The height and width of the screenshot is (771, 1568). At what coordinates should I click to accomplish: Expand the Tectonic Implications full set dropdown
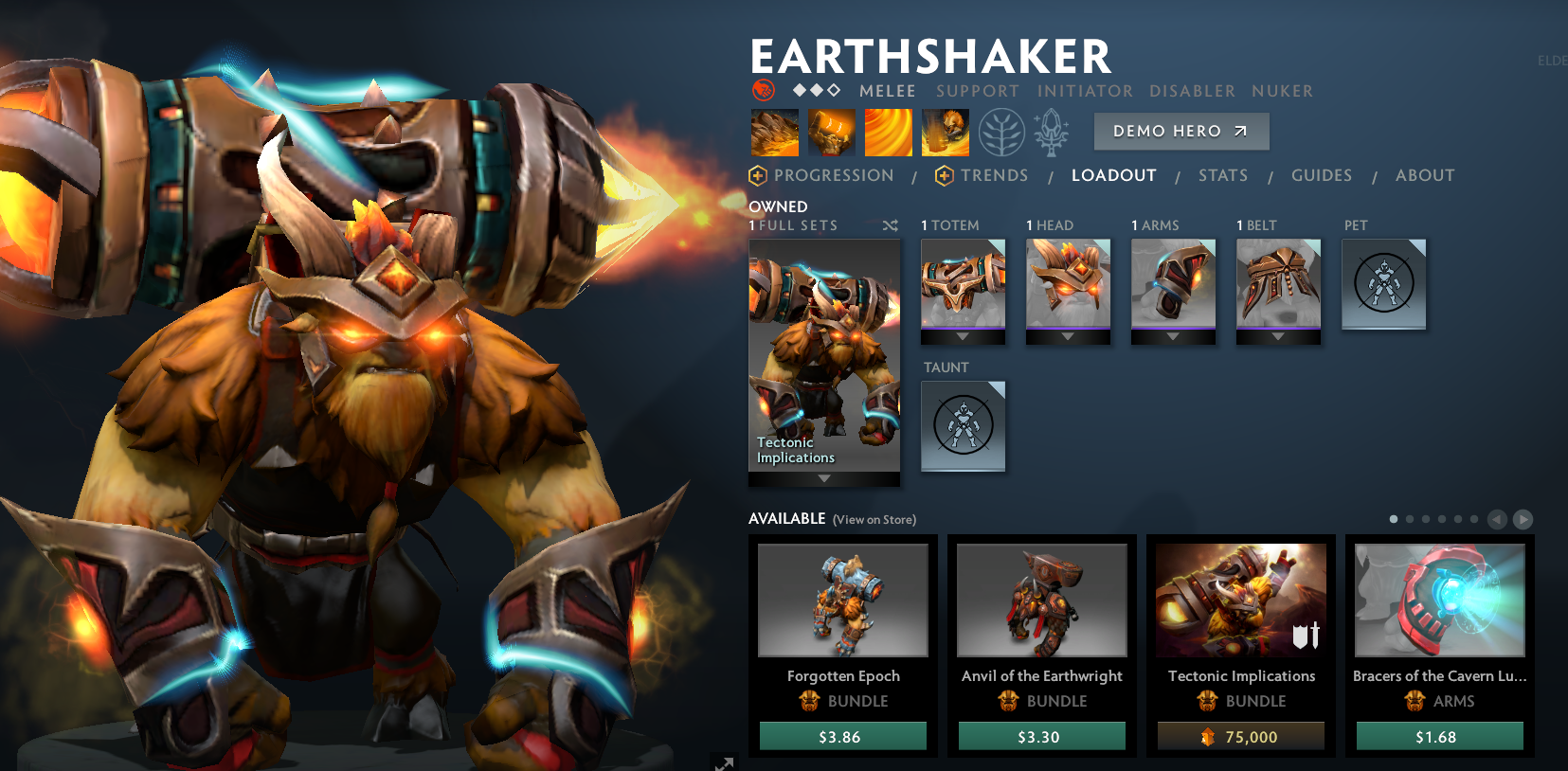(x=822, y=479)
